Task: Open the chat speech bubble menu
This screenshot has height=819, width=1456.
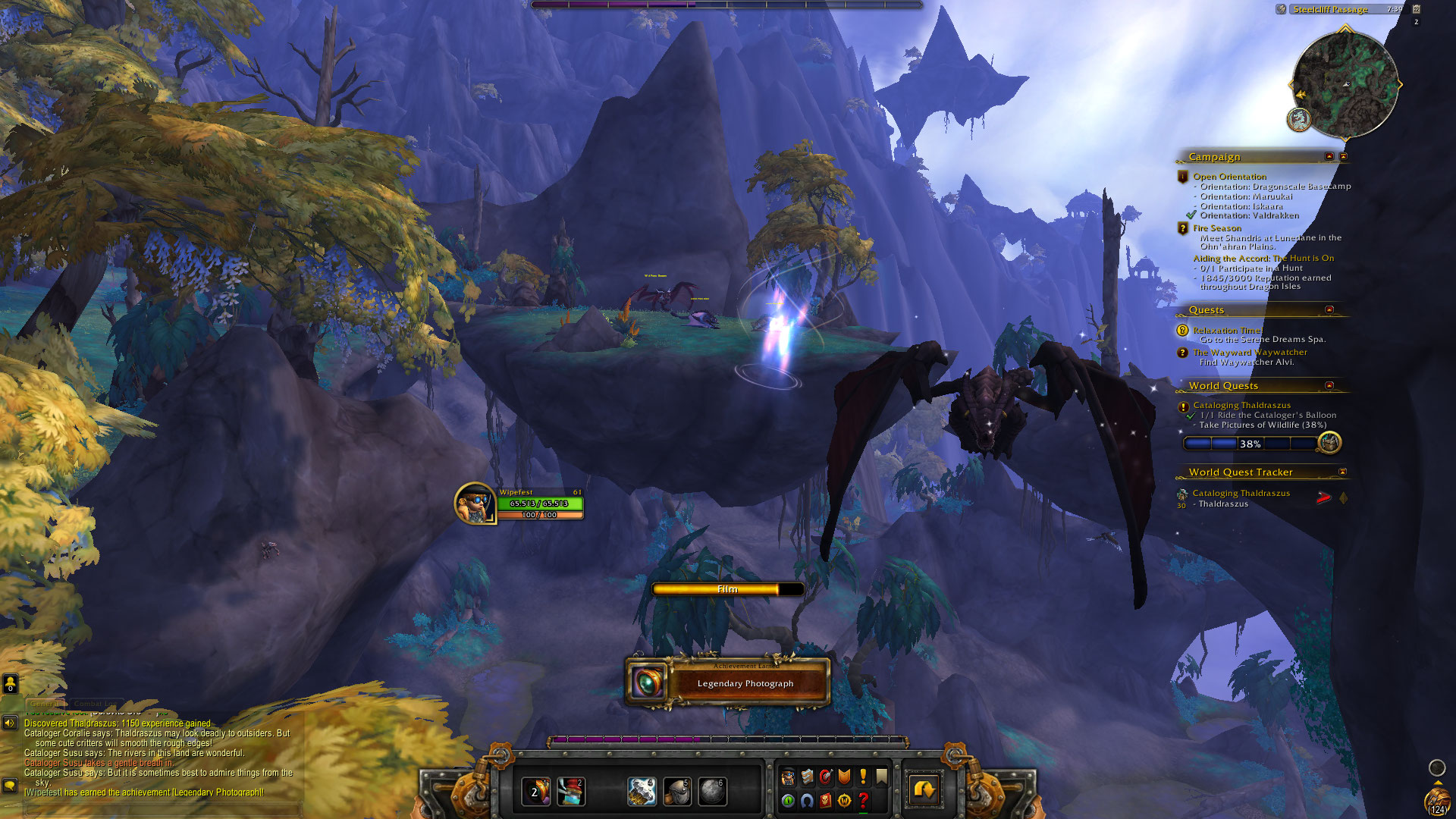Action: [10, 785]
